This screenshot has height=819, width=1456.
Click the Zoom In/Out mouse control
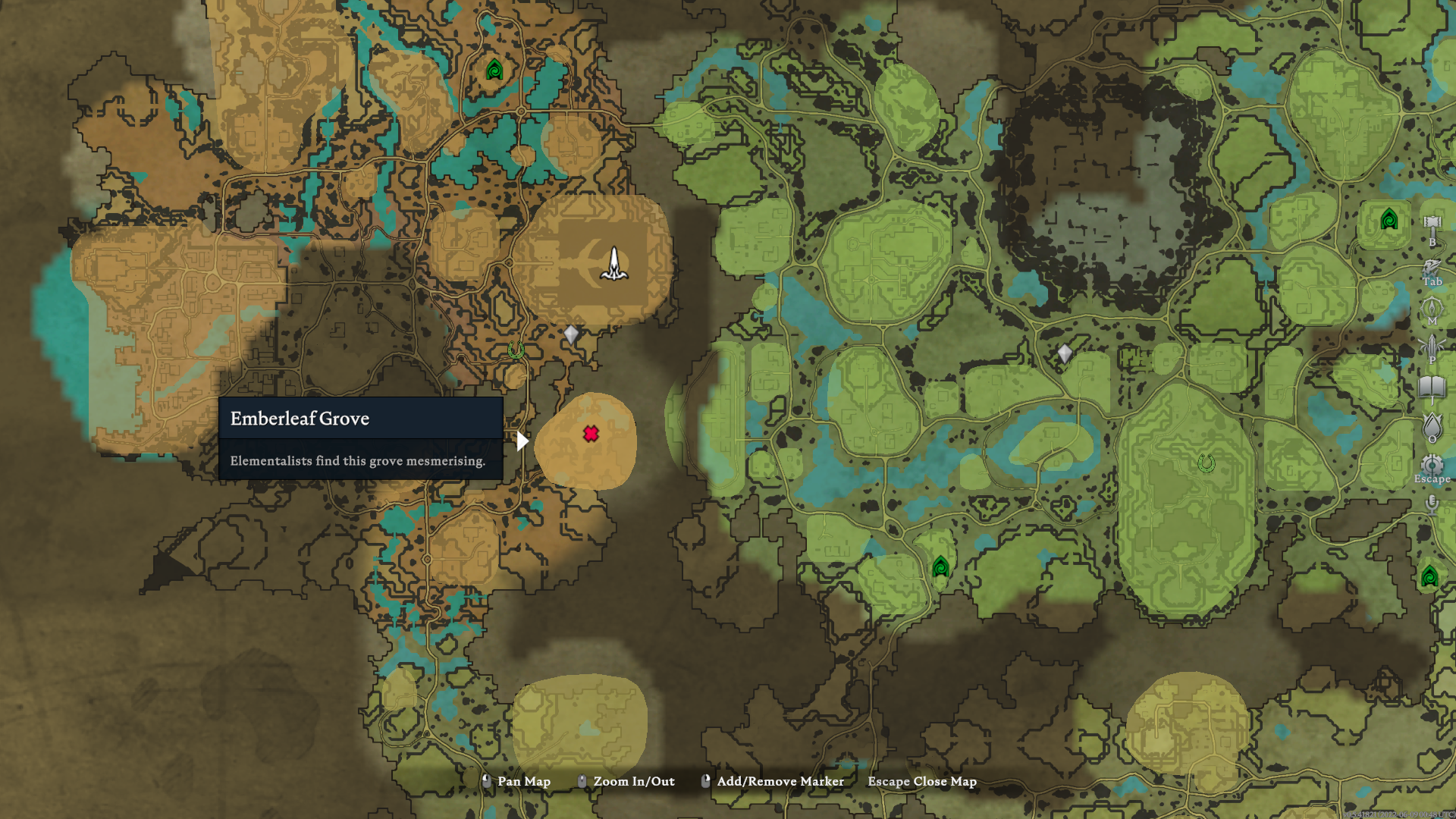633,781
